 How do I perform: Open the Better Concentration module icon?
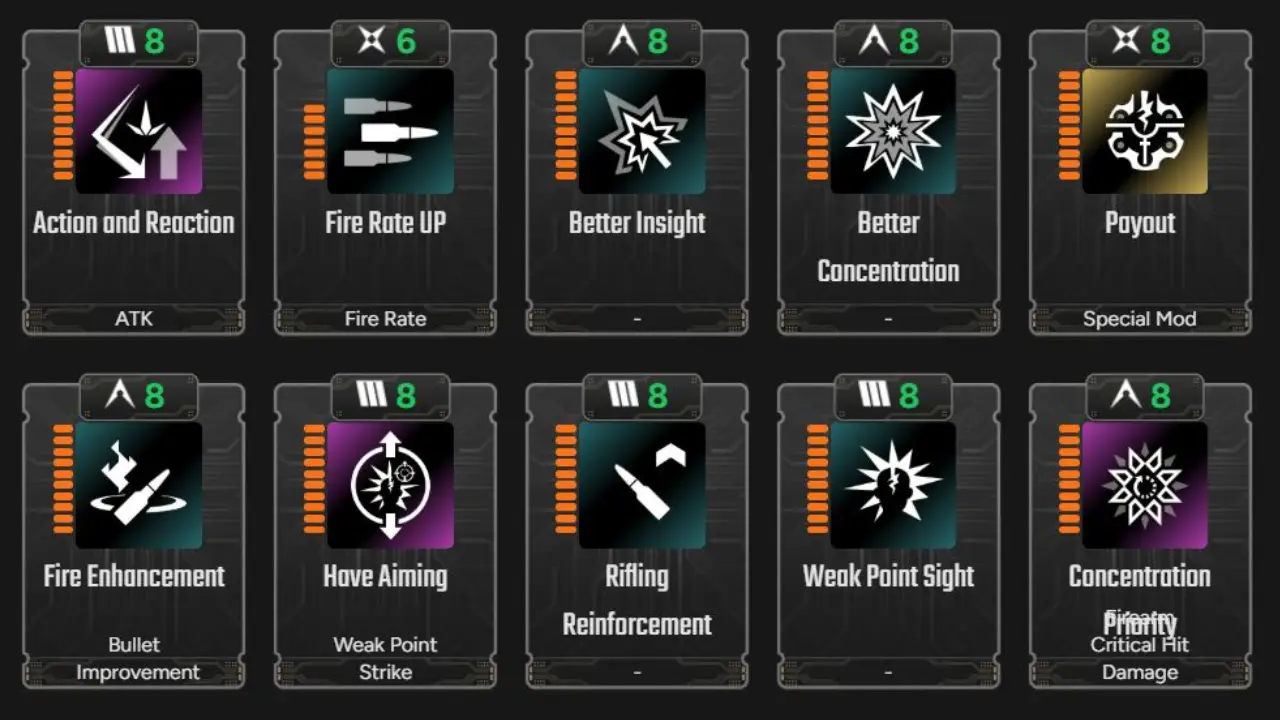click(x=891, y=131)
